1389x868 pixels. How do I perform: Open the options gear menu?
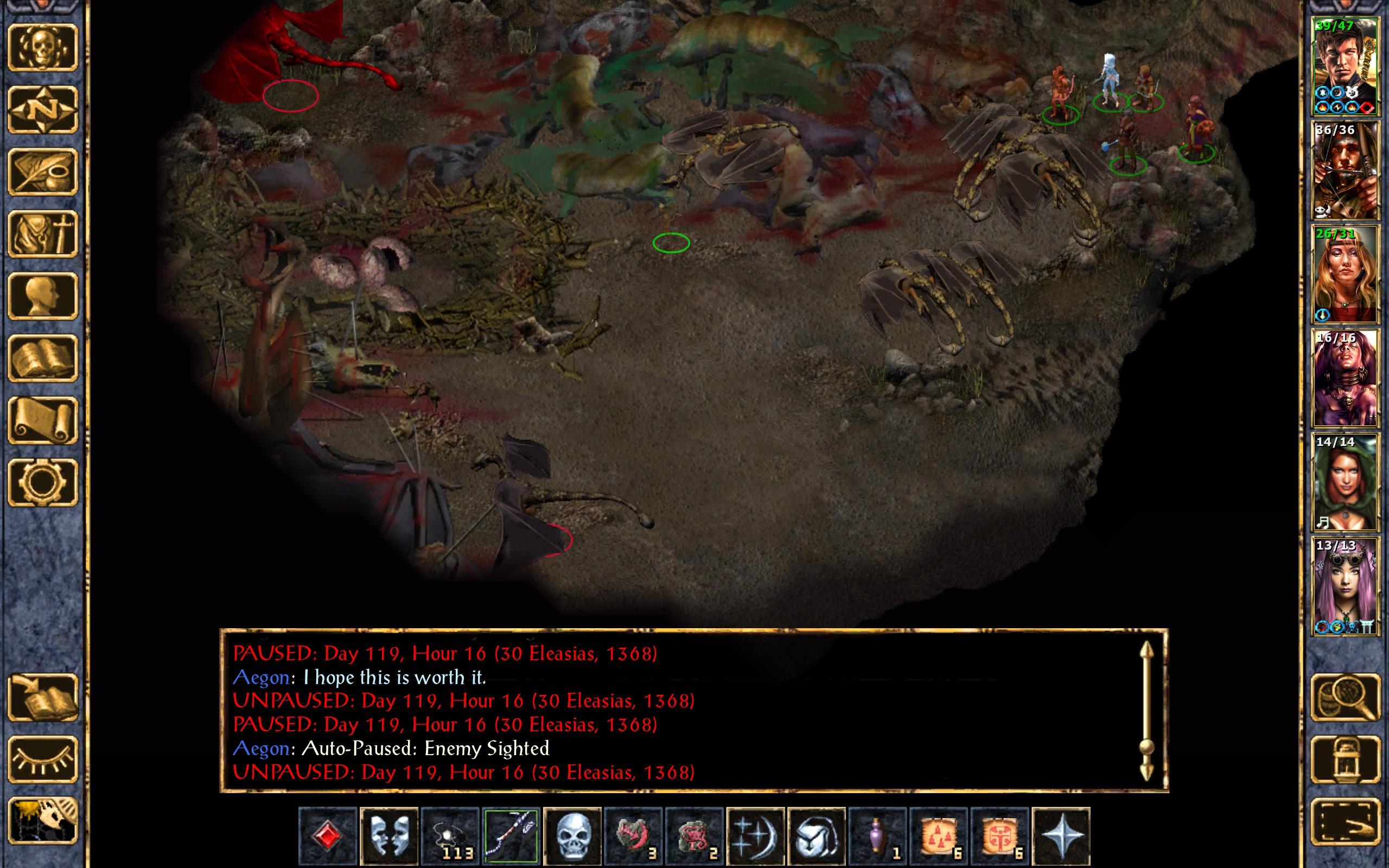coord(43,482)
